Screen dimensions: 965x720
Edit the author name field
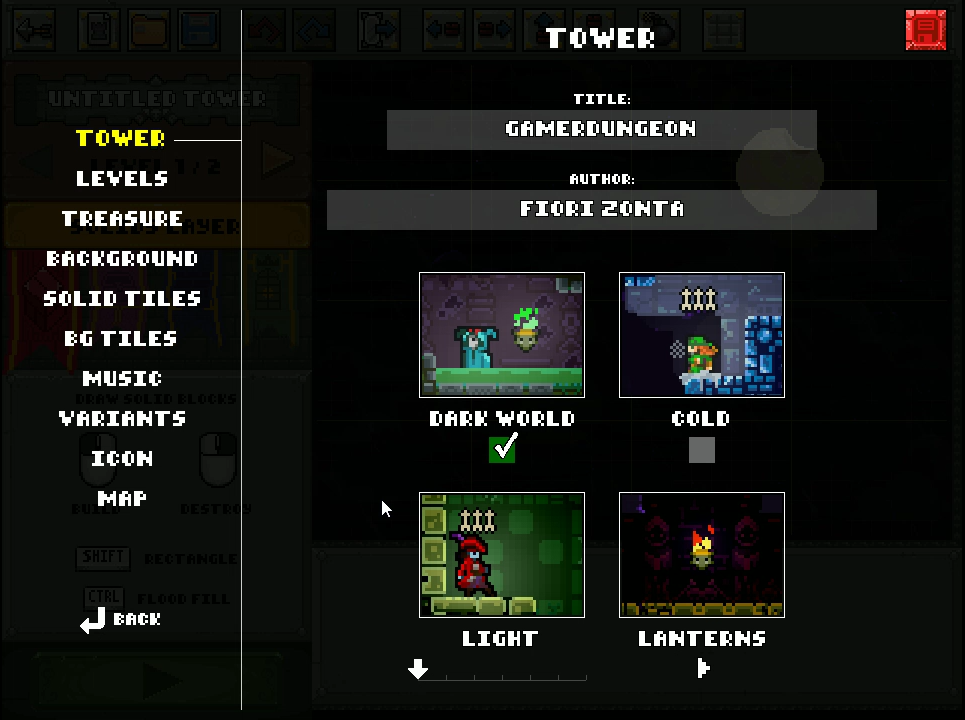(601, 210)
